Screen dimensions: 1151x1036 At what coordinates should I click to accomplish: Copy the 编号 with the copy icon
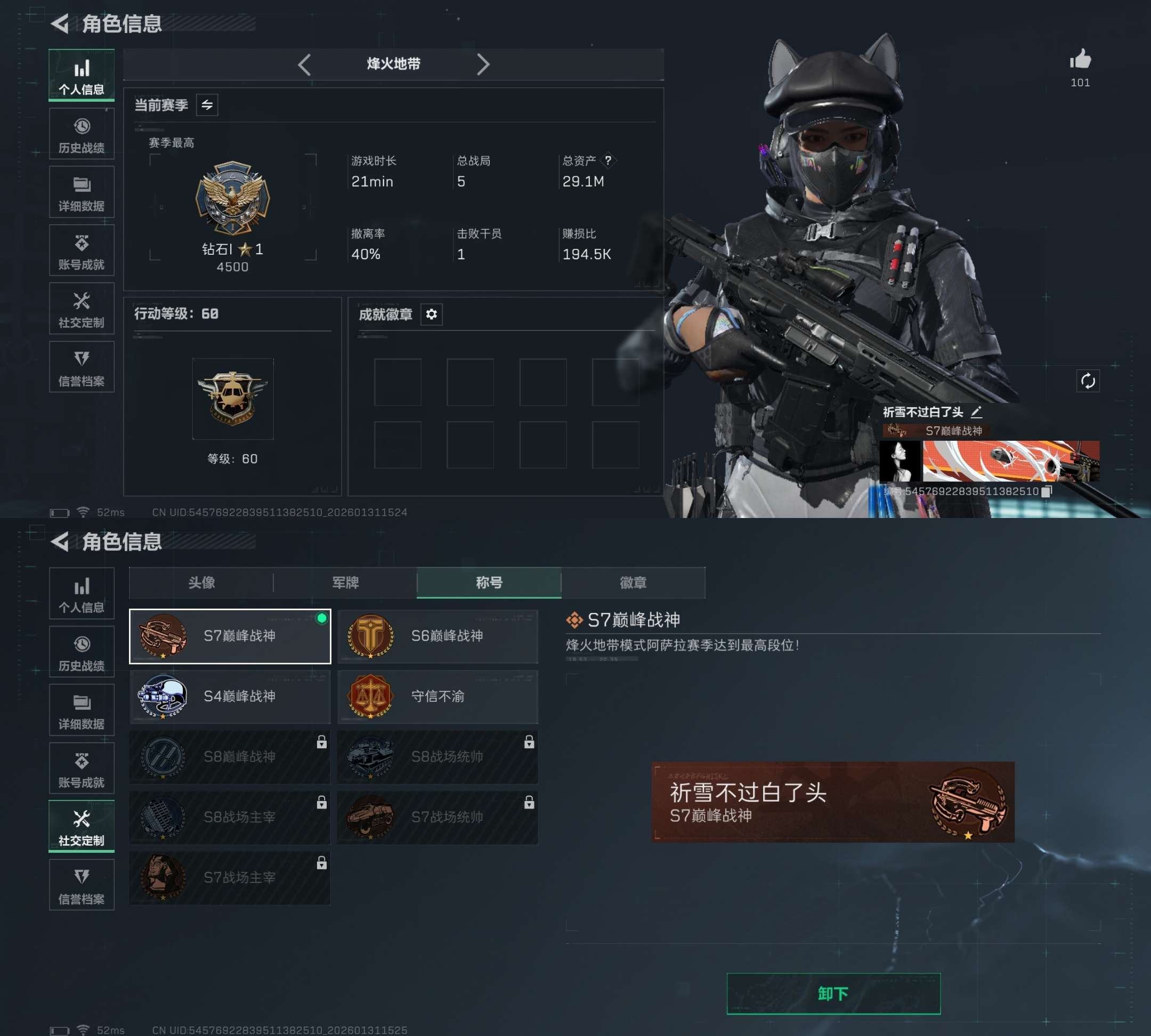(1046, 492)
